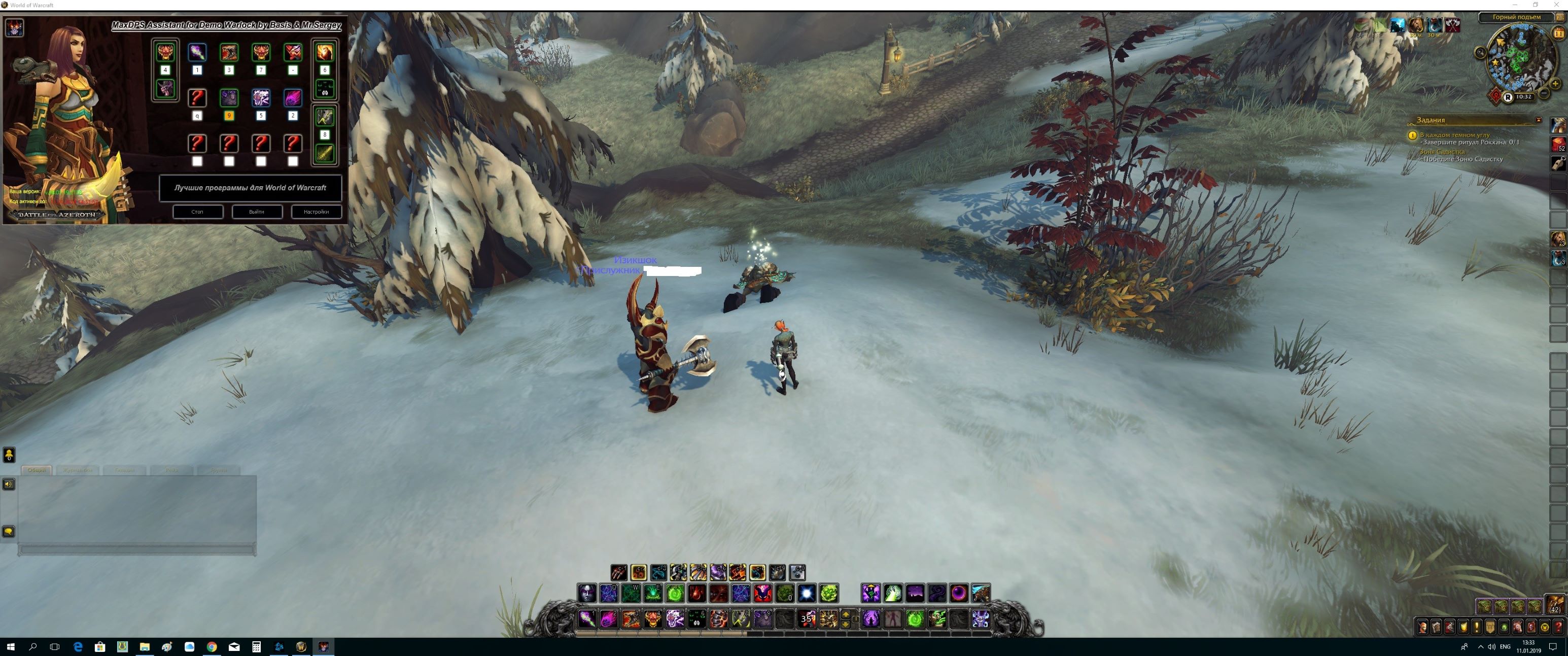The width and height of the screenshot is (1568, 656).
Task: Open Настройки in the MaxDPS Assistant
Action: pos(316,212)
